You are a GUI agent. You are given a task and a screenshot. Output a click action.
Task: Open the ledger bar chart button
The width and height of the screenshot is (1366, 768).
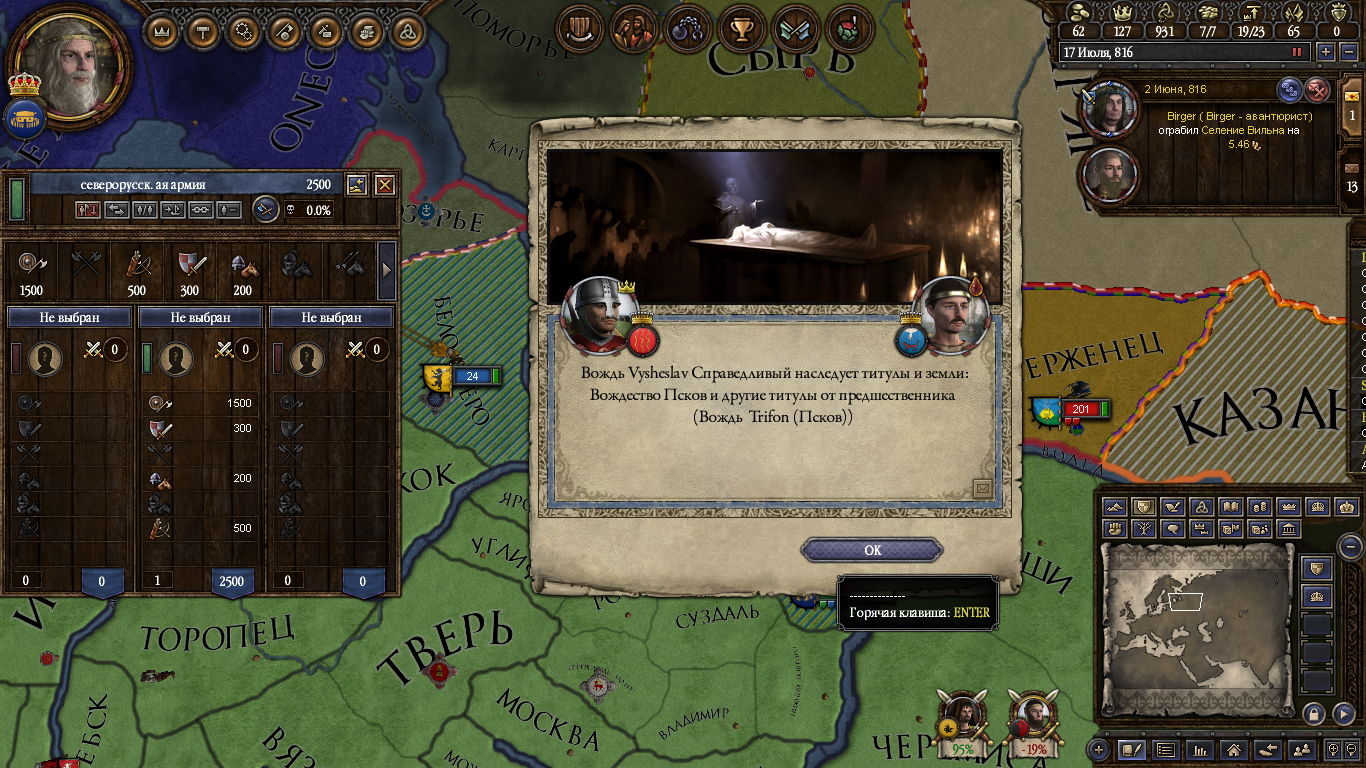[x=1199, y=749]
